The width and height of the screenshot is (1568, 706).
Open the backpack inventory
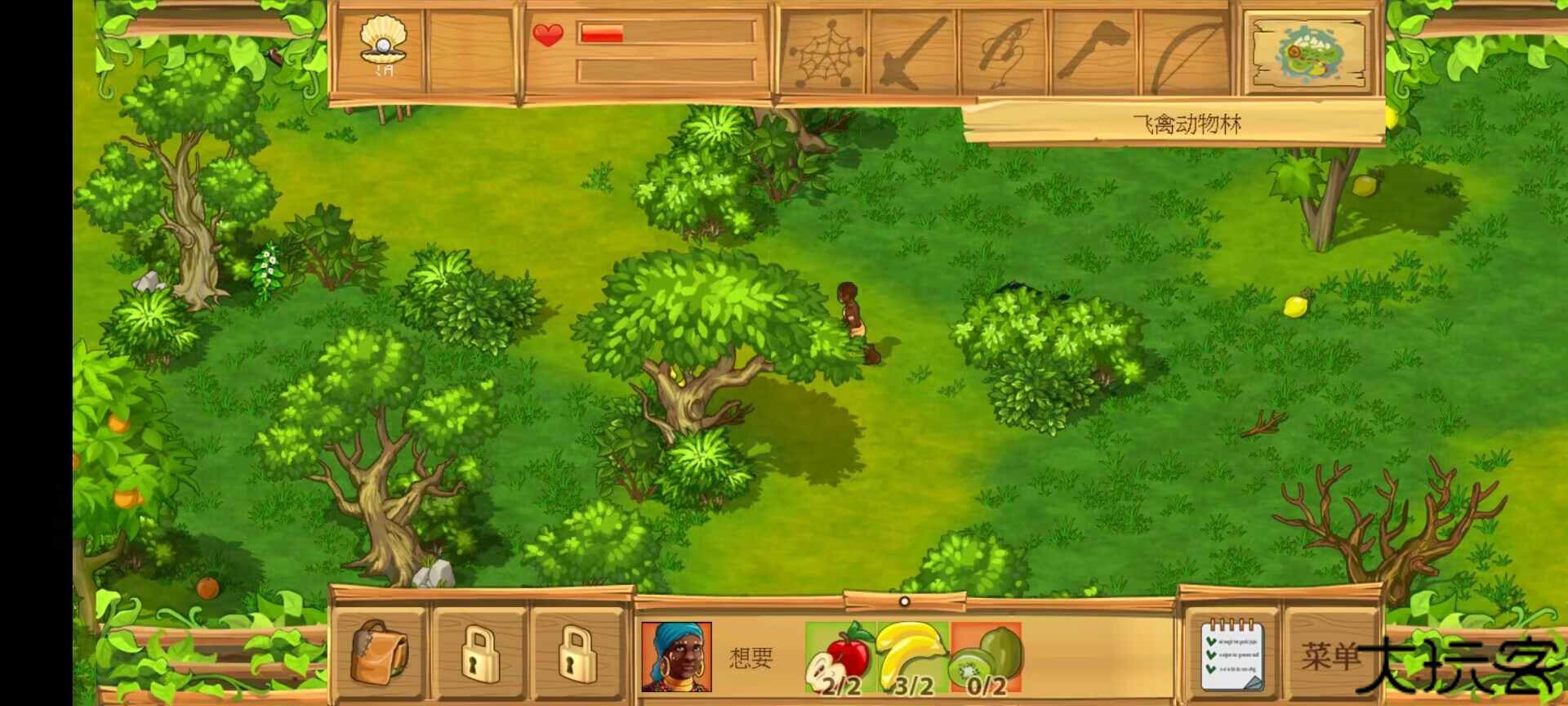(x=380, y=652)
